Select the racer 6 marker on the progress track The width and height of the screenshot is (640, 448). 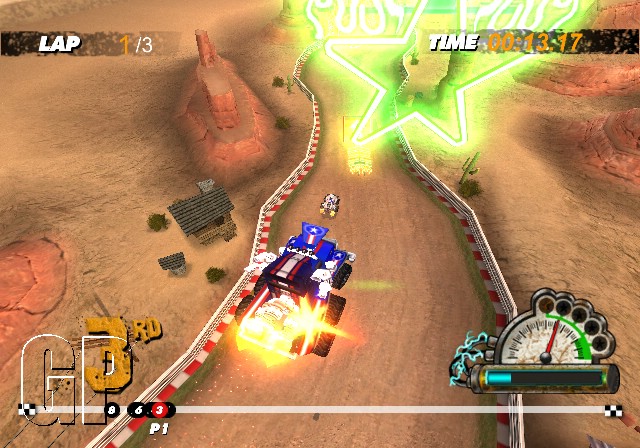tap(138, 409)
